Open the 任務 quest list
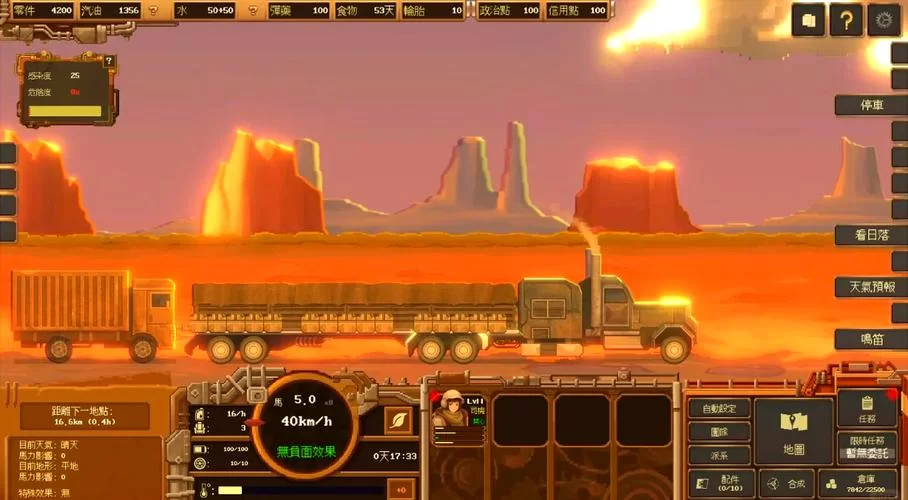908x500 pixels. point(866,408)
